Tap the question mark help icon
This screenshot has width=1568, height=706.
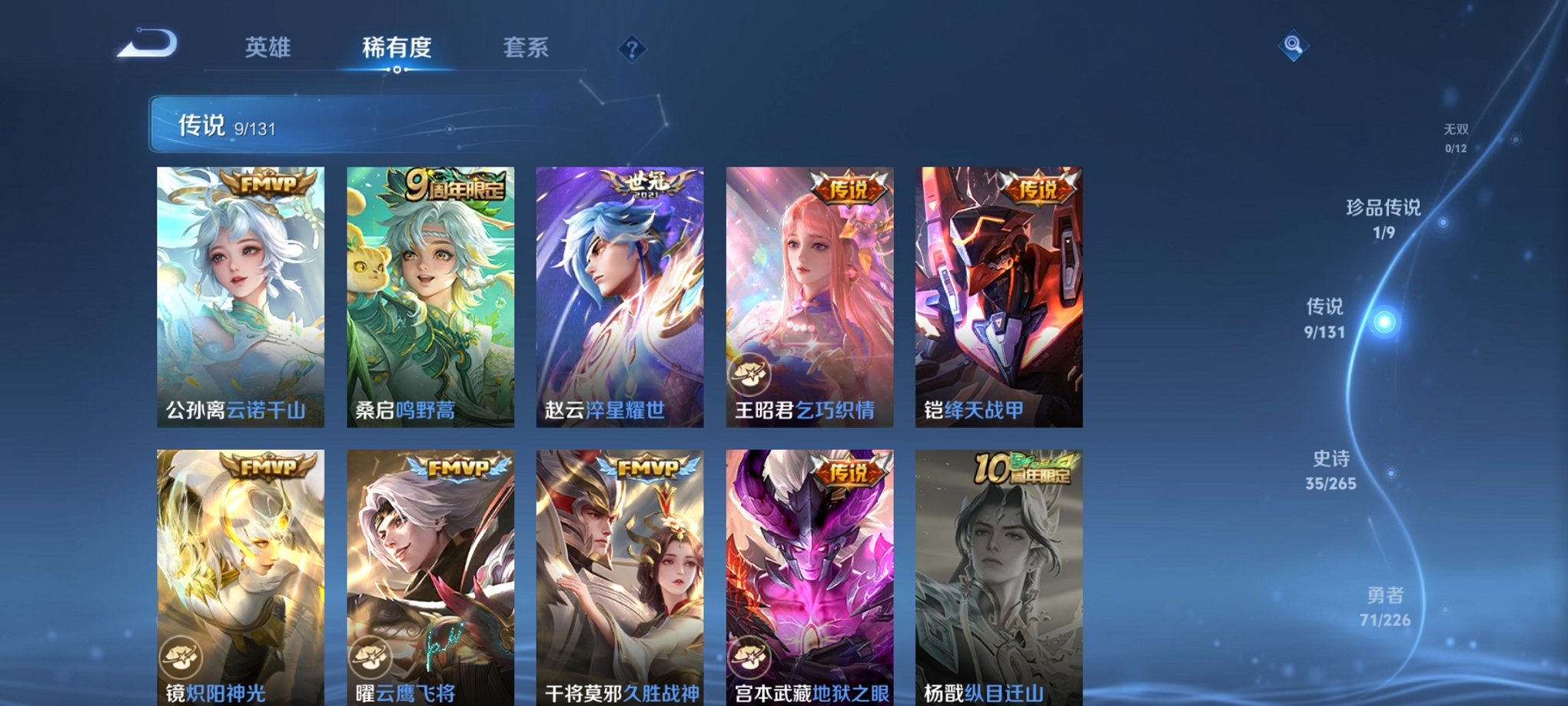[632, 50]
